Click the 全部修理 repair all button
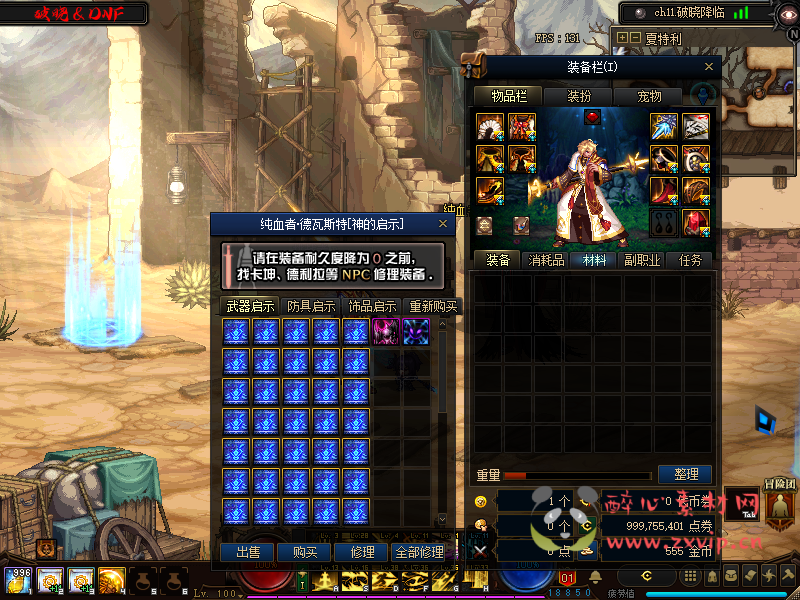The width and height of the screenshot is (800, 600). point(418,552)
